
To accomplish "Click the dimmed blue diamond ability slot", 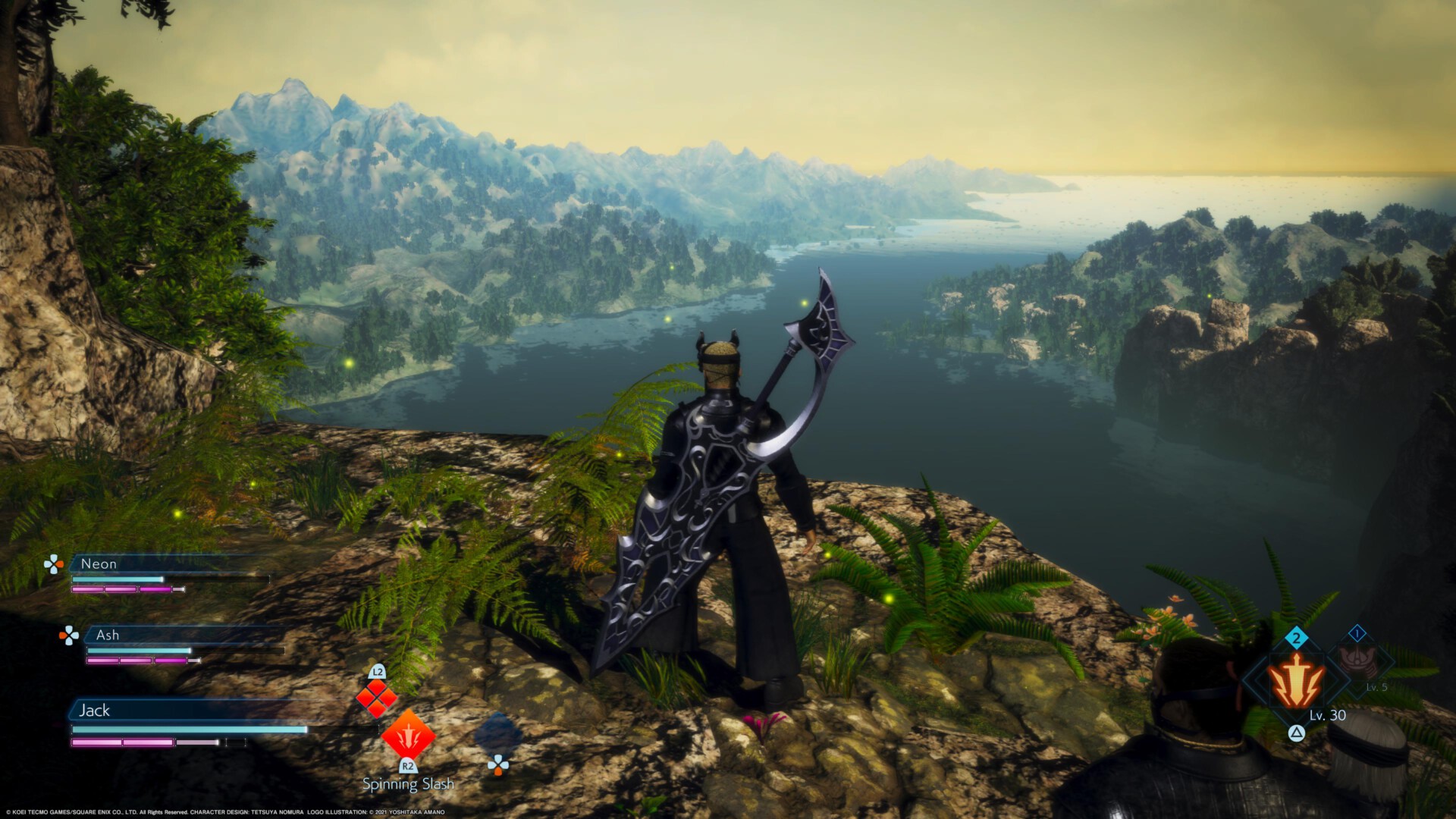I will pyautogui.click(x=497, y=733).
